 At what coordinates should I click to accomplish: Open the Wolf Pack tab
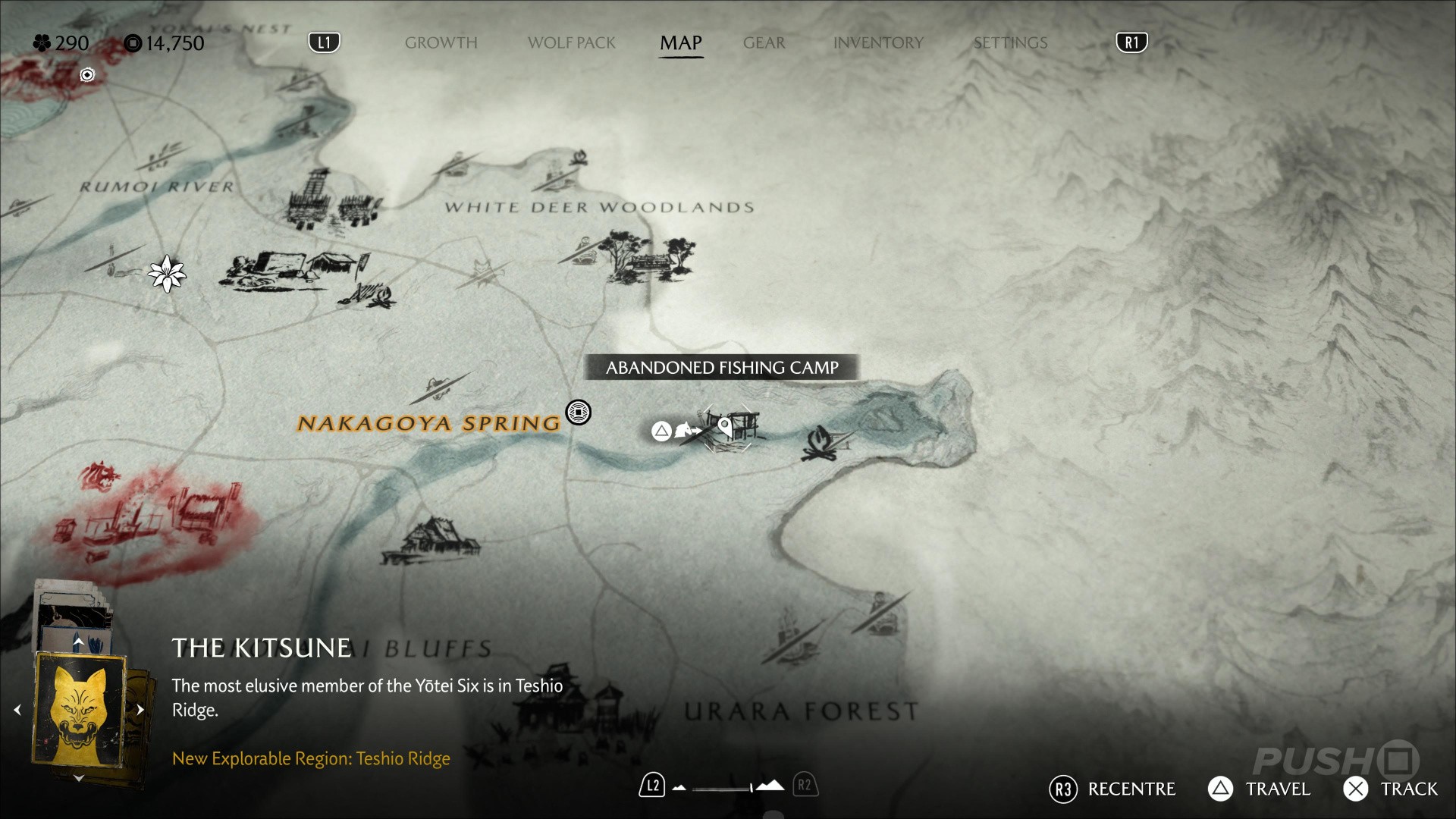click(571, 43)
